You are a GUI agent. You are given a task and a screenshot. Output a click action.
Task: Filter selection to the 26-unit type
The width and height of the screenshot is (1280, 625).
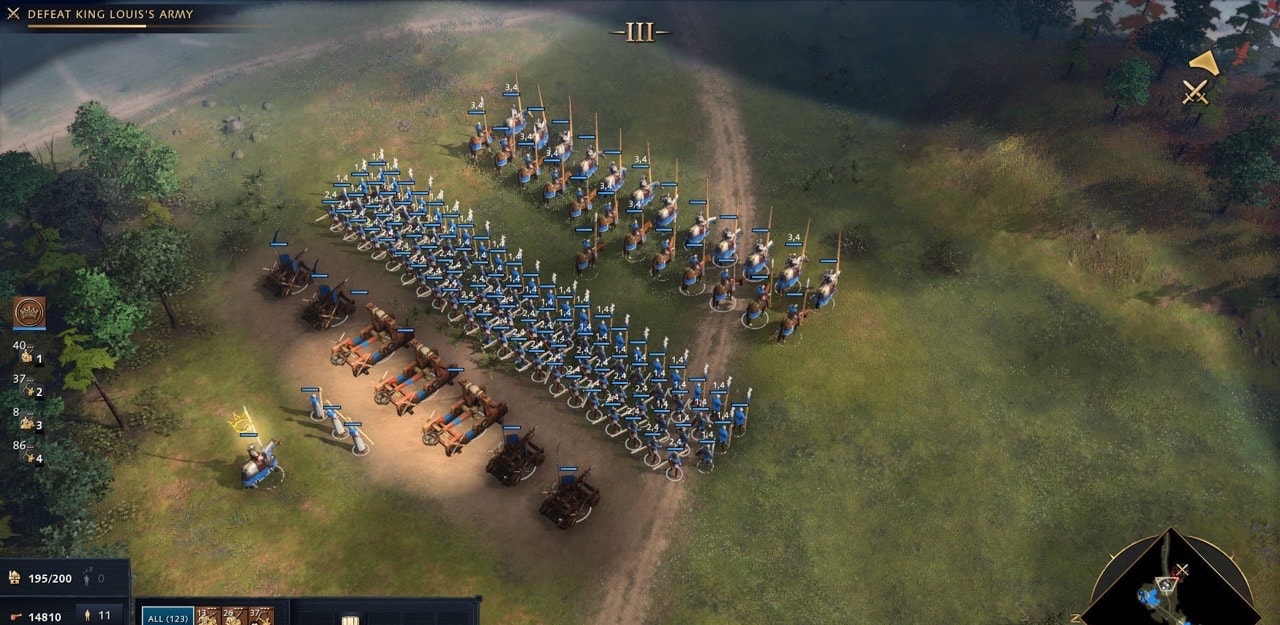tap(234, 615)
